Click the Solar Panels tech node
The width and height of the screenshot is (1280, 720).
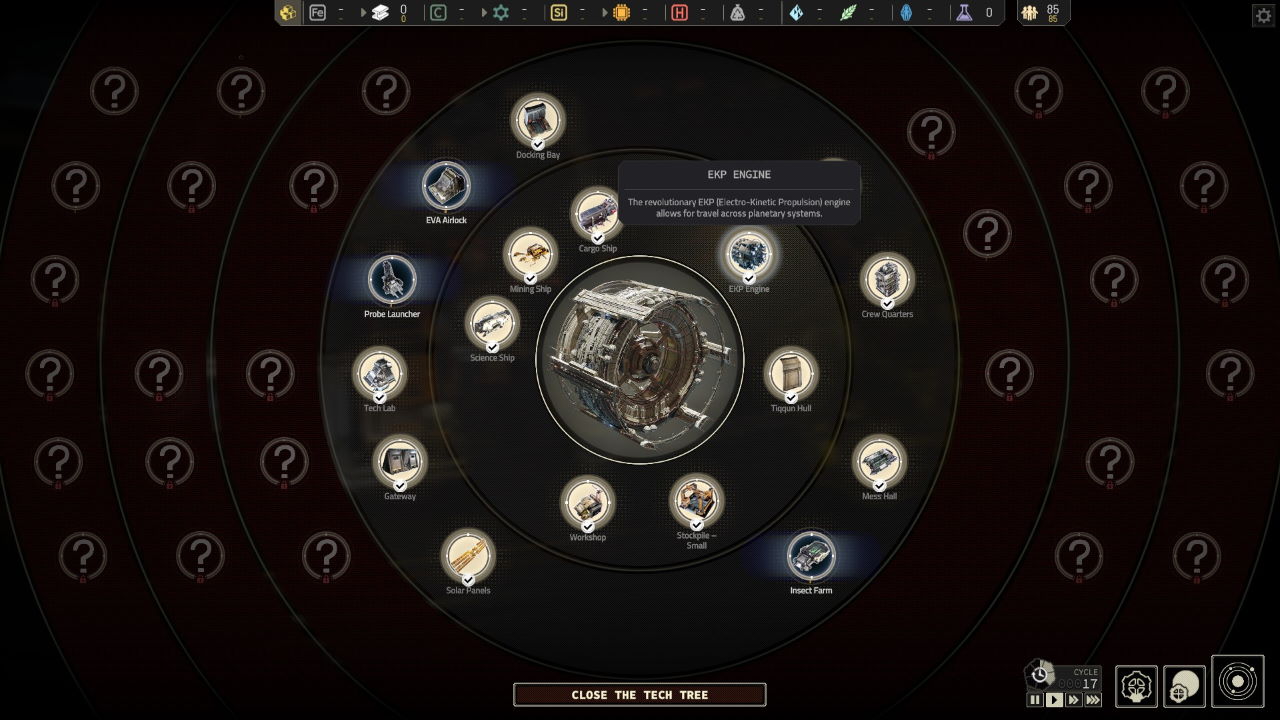tap(468, 556)
